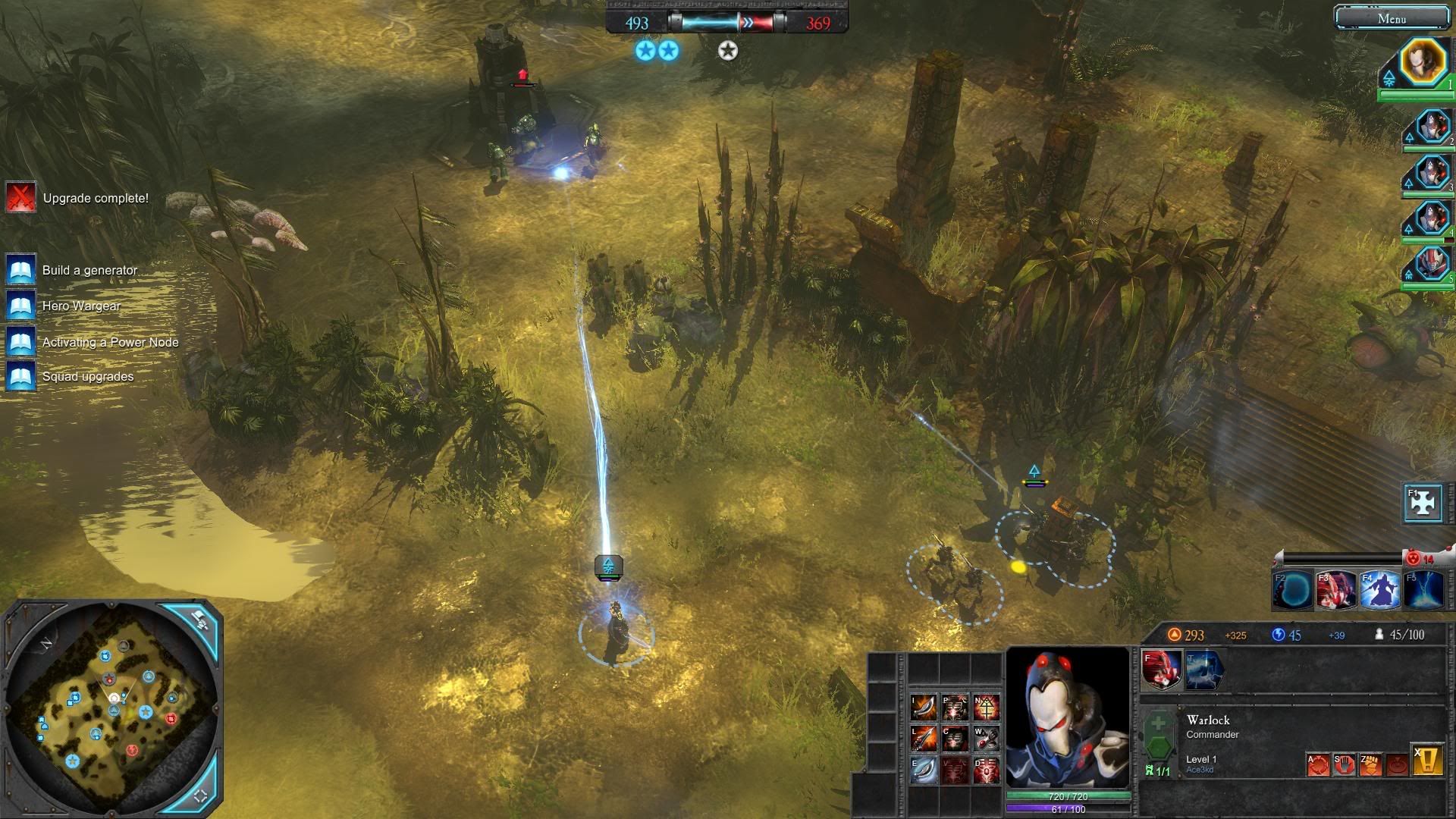Click the yellow exclamation retreat button
This screenshot has width=1456, height=819.
pyautogui.click(x=1427, y=761)
